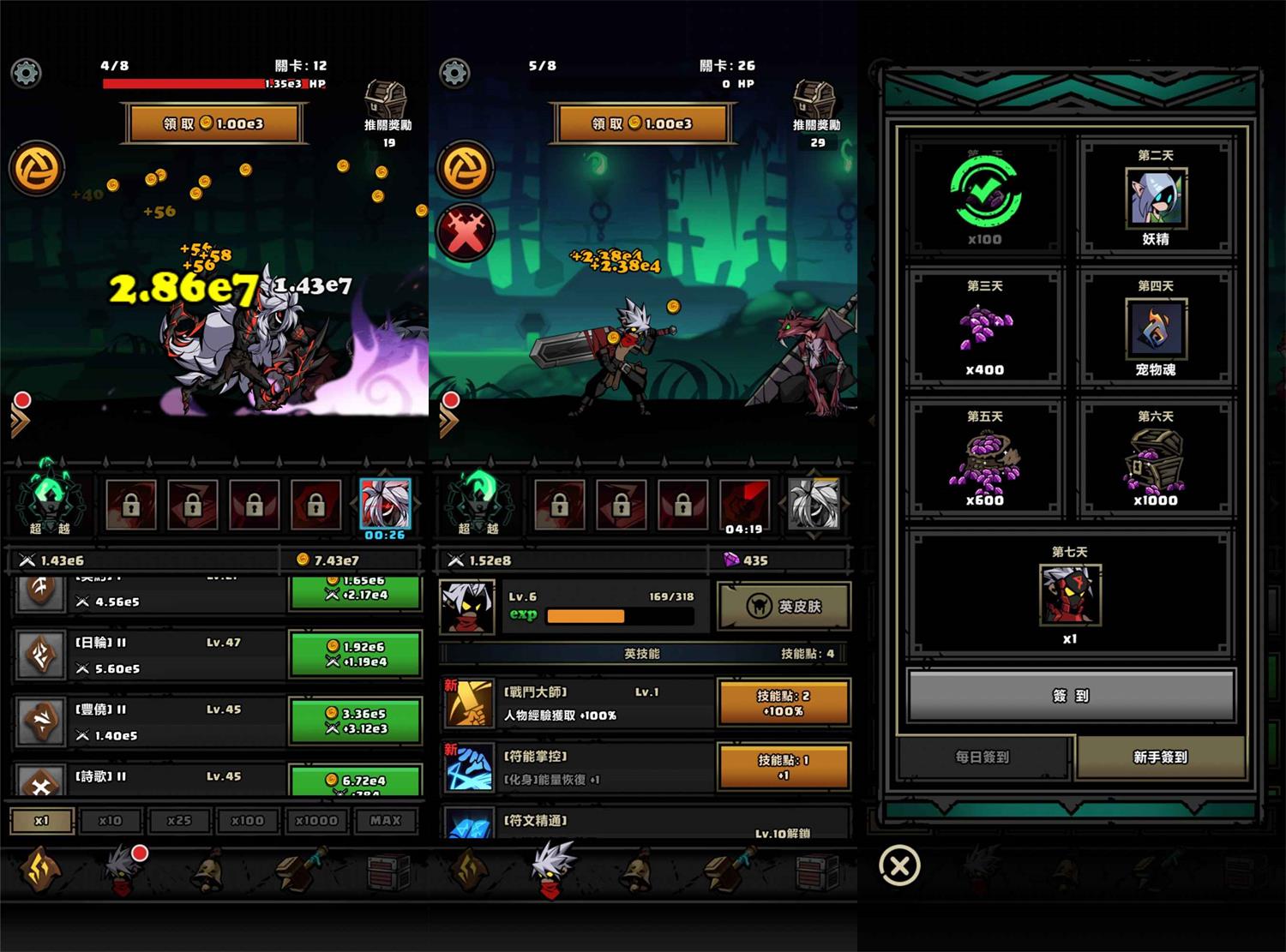Viewport: 1286px width, 952px height.
Task: Open the 英皮肤 skin button
Action: click(x=784, y=607)
